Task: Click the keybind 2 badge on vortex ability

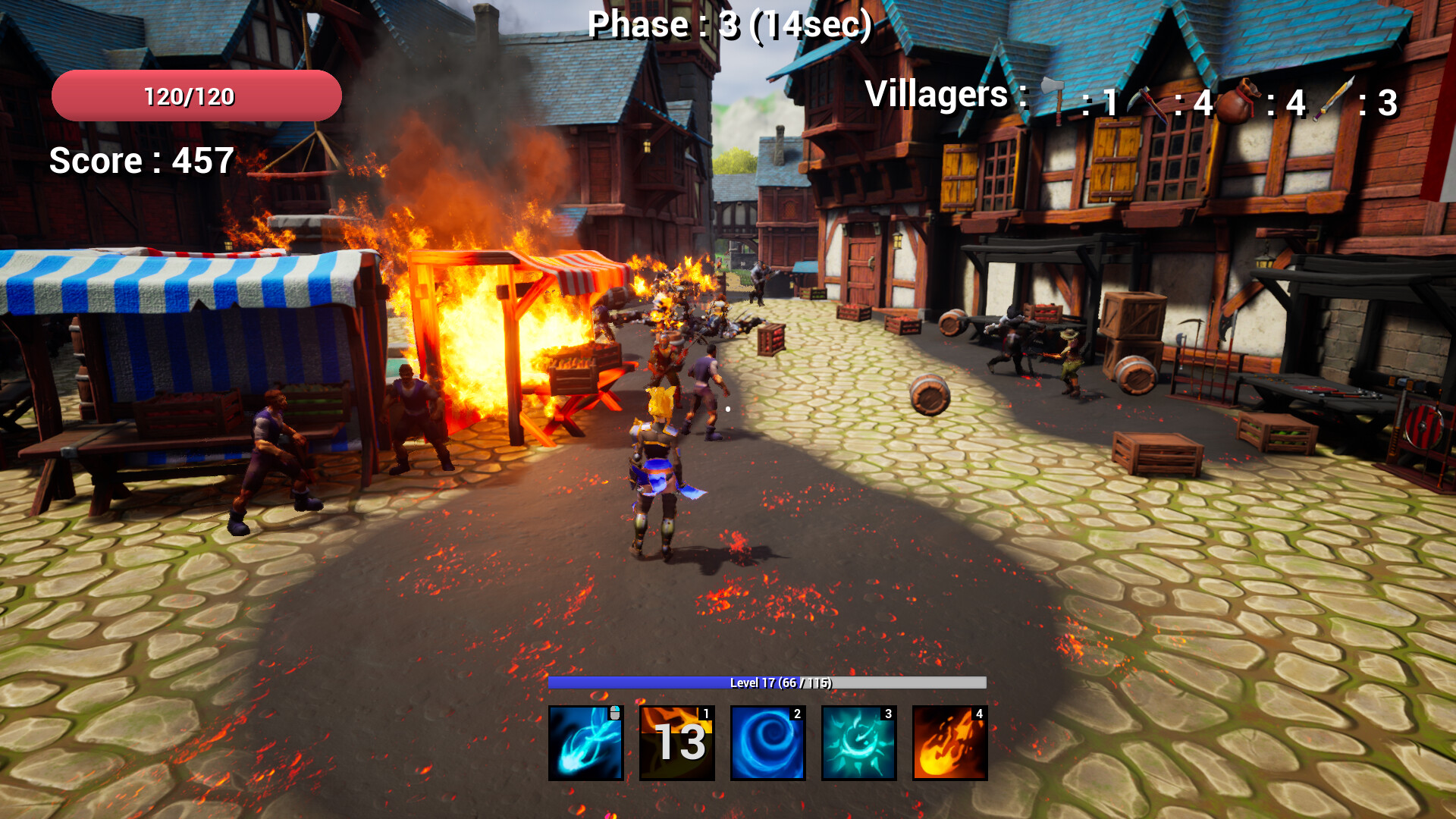Action: point(796,714)
